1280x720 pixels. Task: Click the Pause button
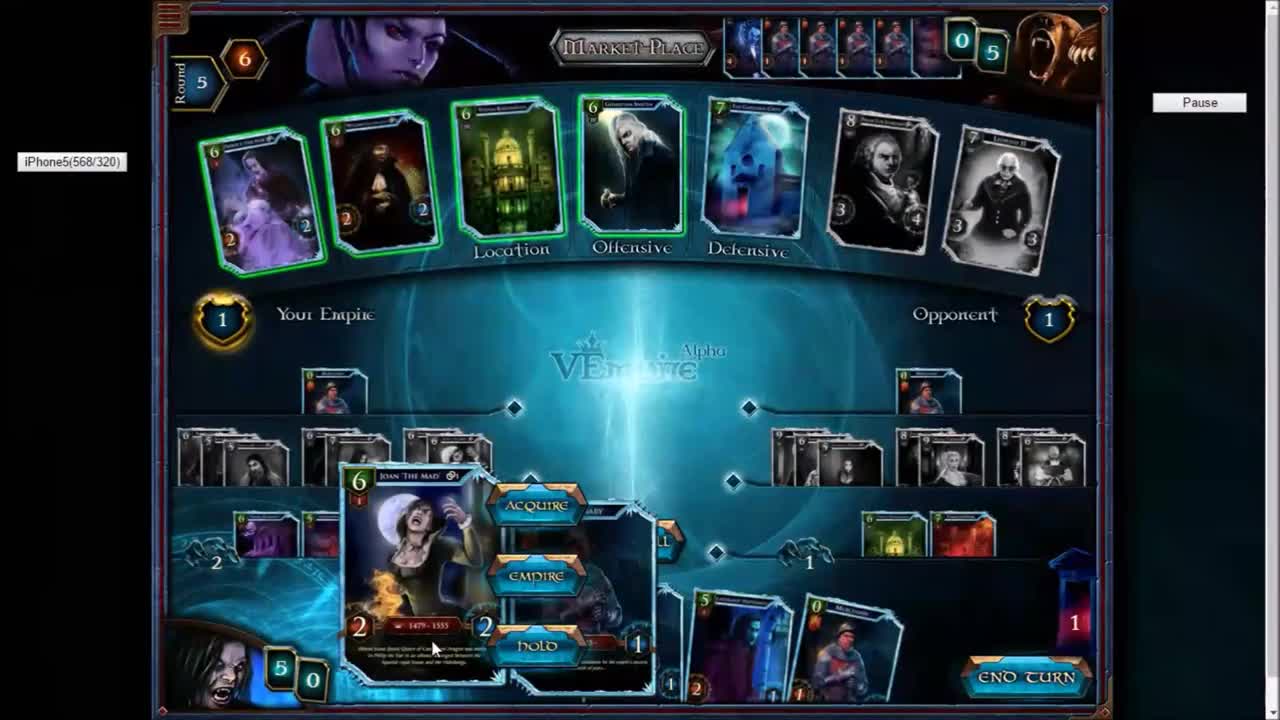tap(1199, 102)
